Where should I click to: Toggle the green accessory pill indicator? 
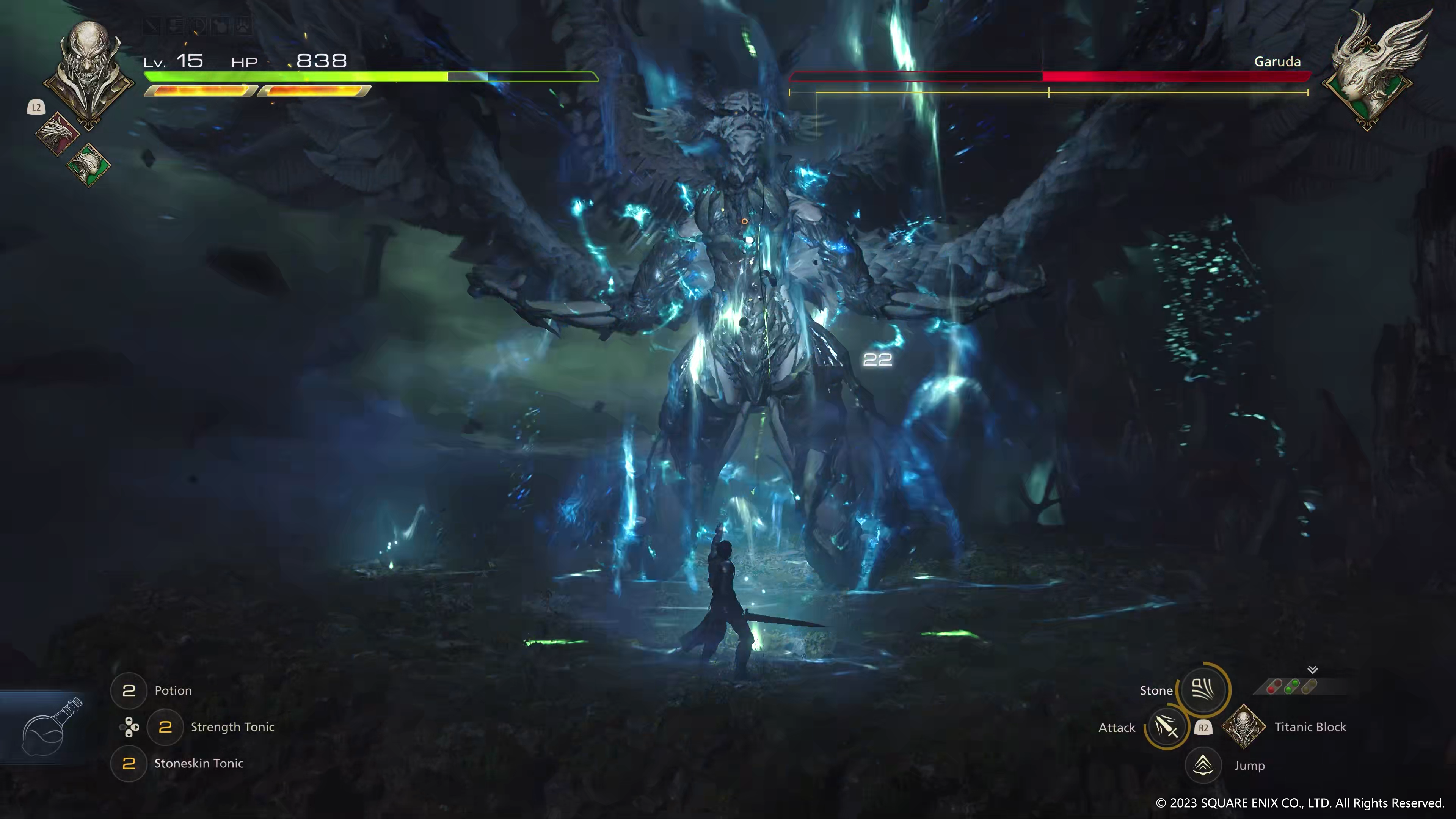[x=1293, y=686]
